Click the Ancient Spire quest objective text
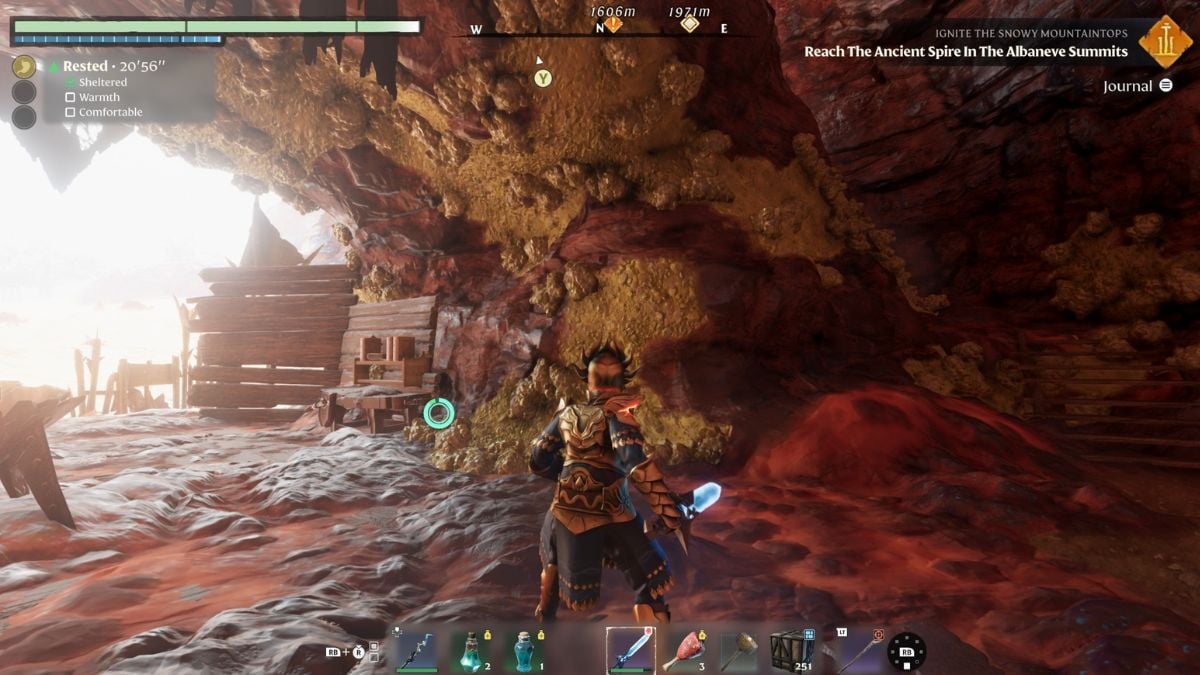The width and height of the screenshot is (1200, 675). pos(965,52)
